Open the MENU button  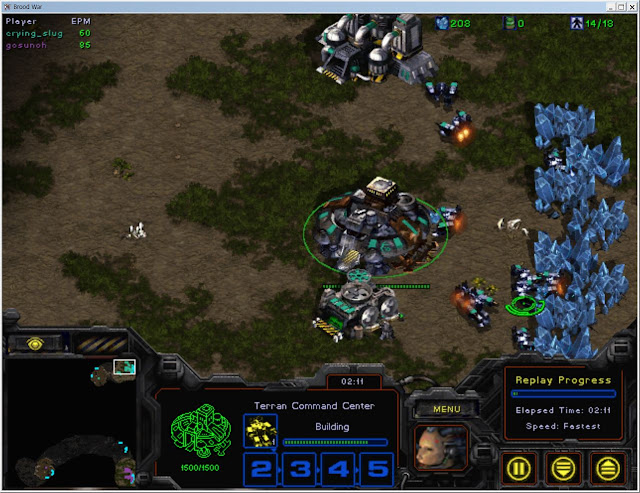[x=447, y=408]
